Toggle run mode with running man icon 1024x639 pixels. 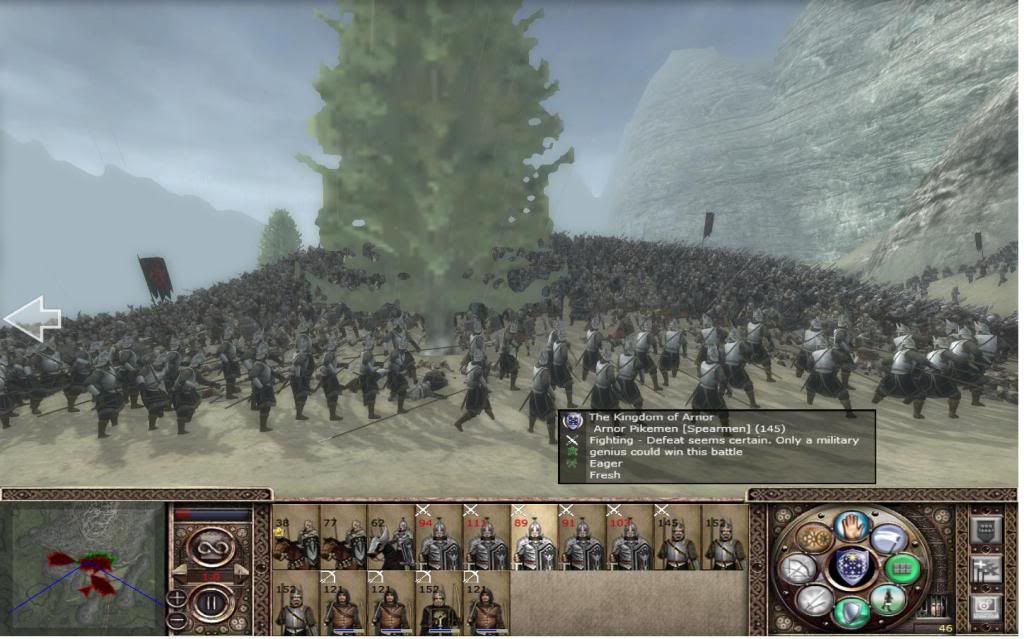pos(890,598)
